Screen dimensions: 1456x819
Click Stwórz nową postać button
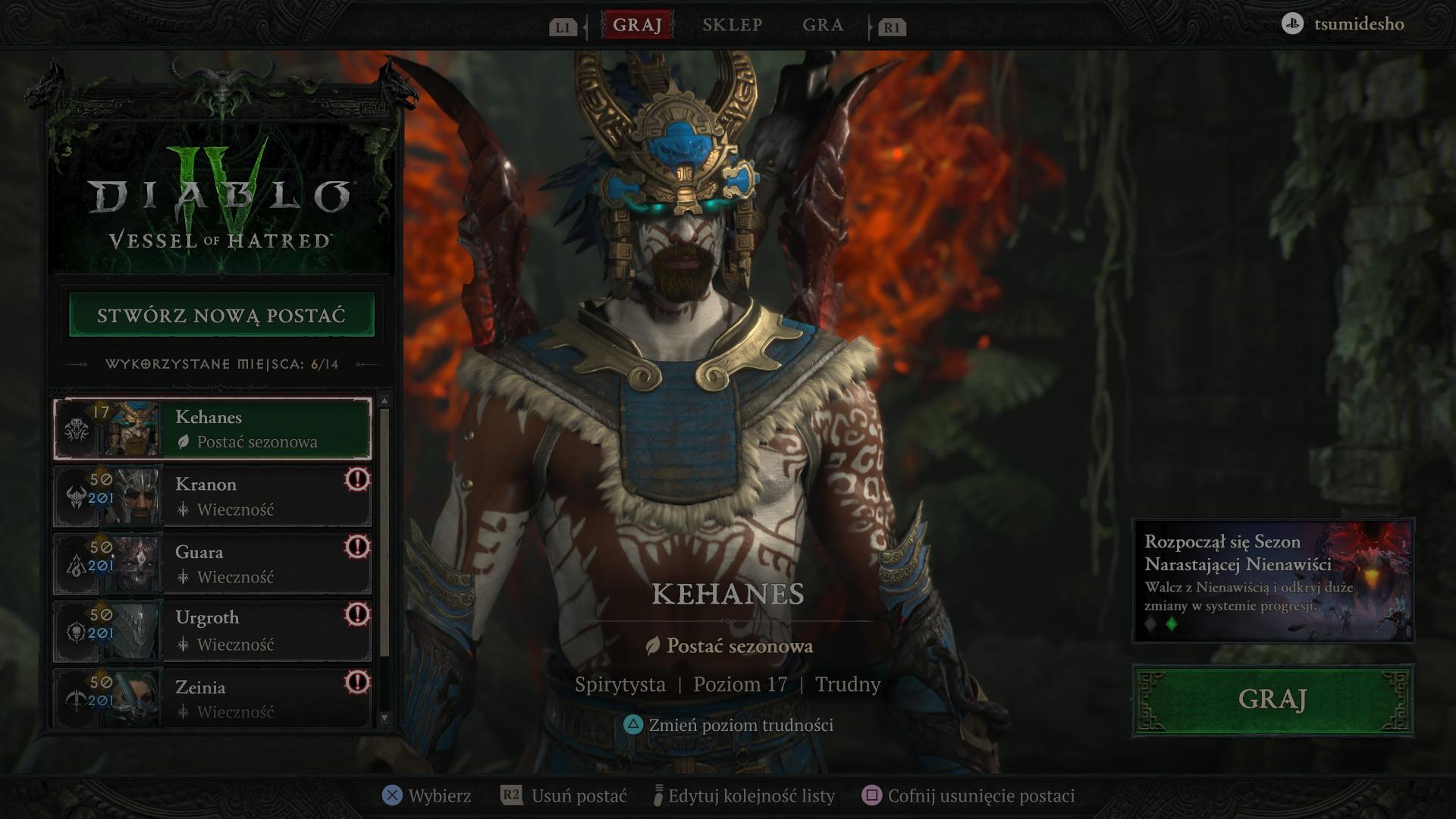221,315
